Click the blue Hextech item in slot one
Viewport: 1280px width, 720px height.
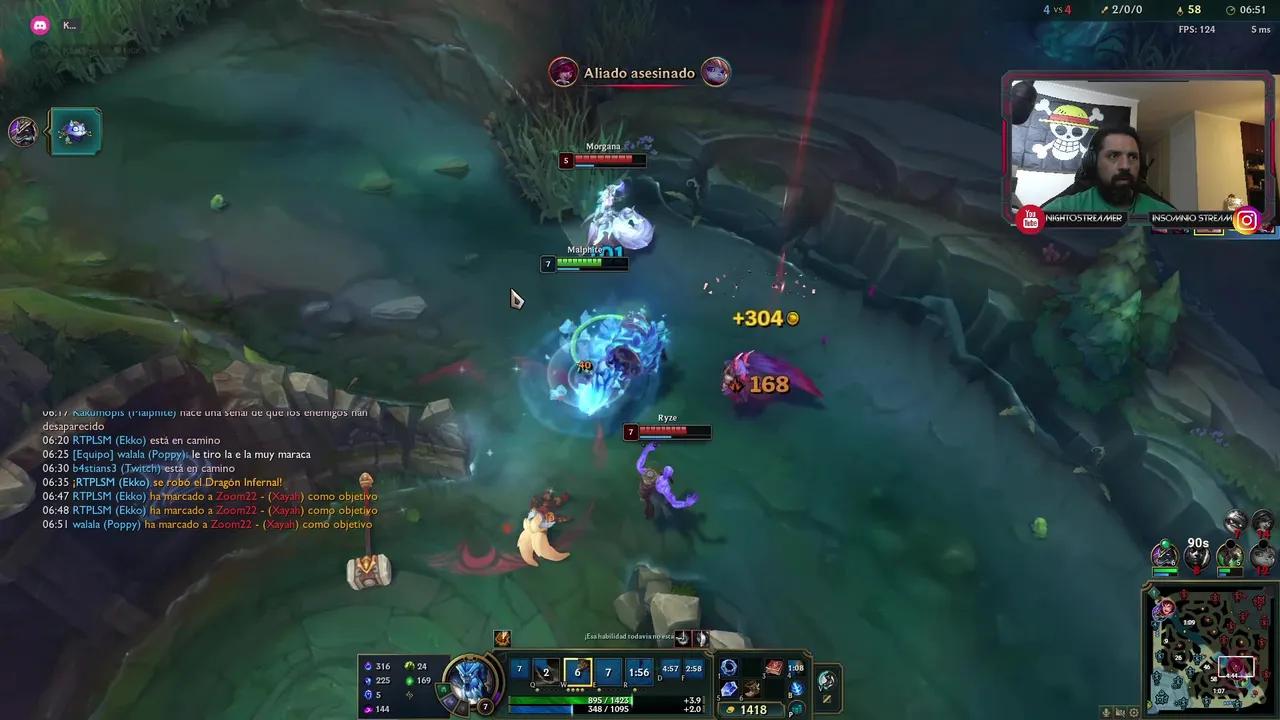tap(727, 668)
